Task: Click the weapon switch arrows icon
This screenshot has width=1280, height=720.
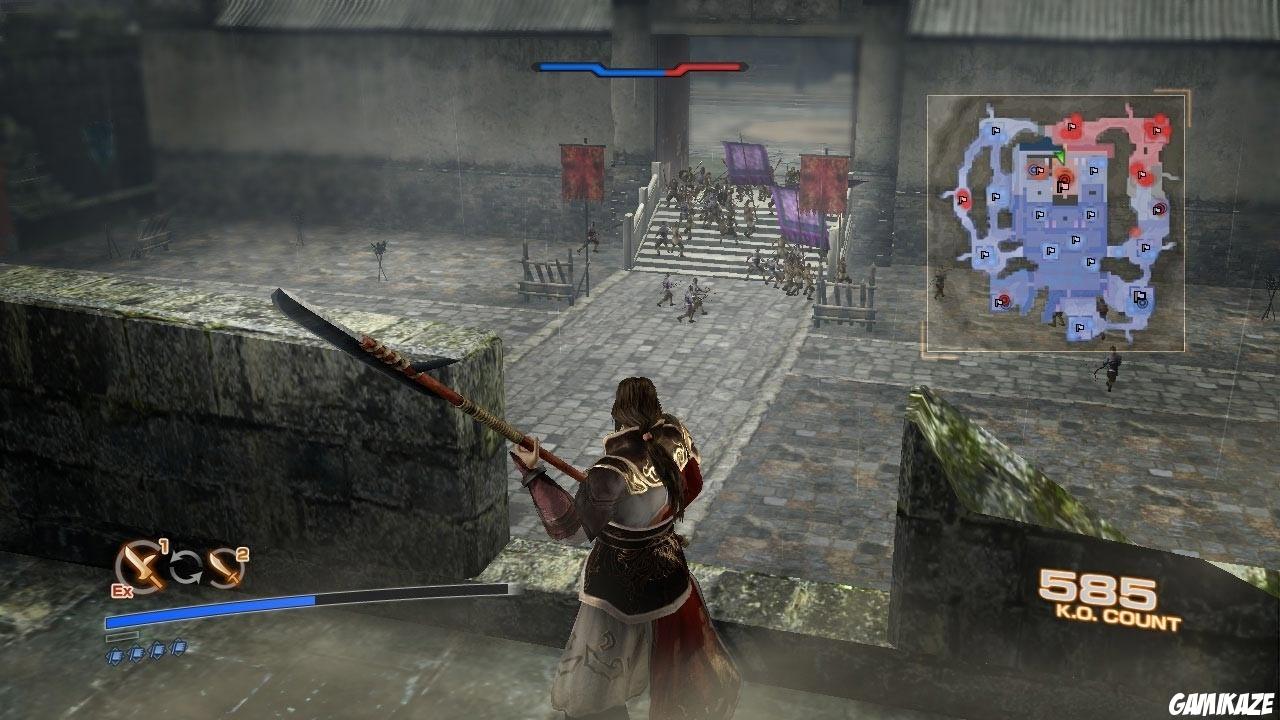Action: [187, 567]
